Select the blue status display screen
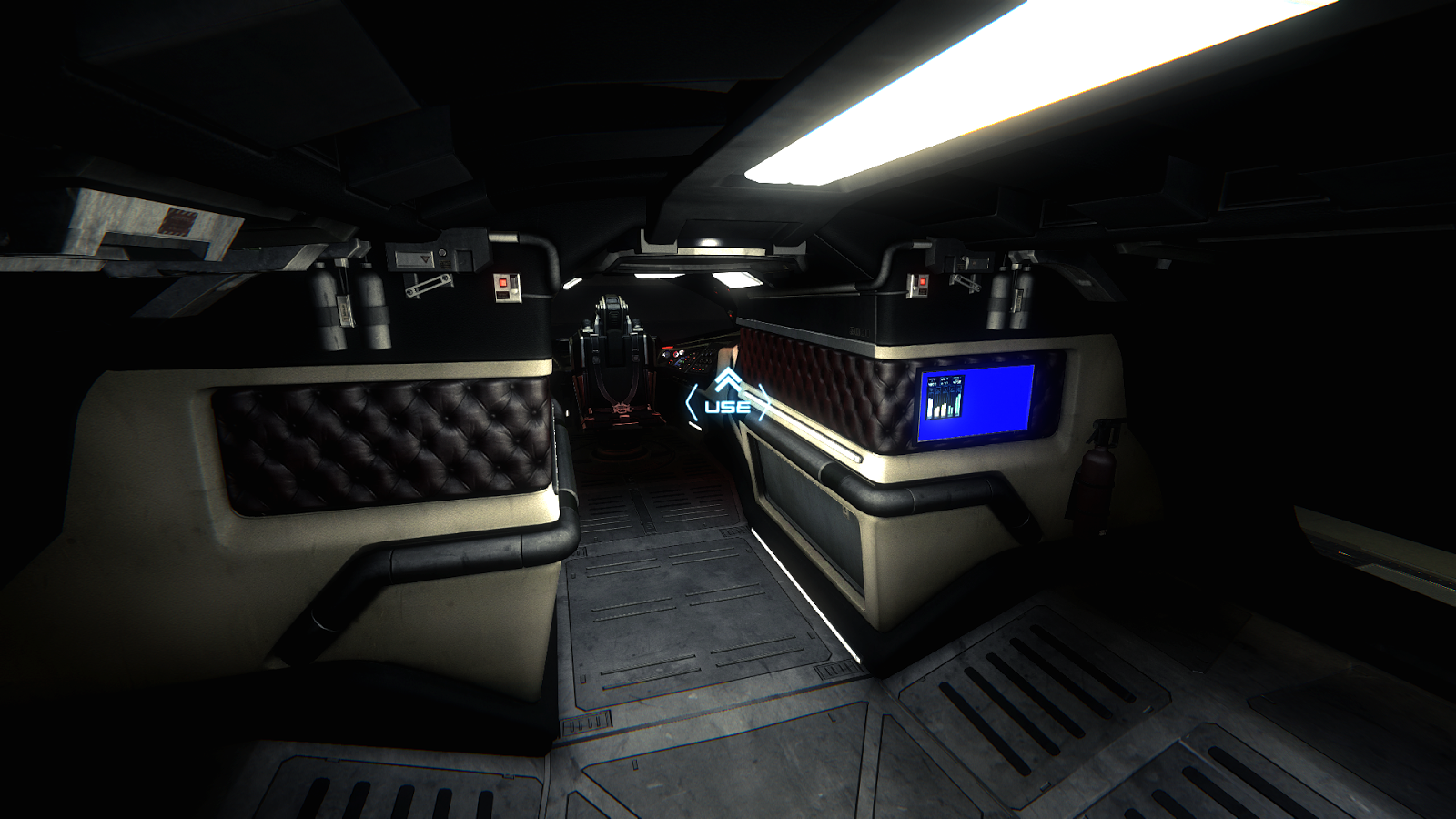 tap(978, 400)
